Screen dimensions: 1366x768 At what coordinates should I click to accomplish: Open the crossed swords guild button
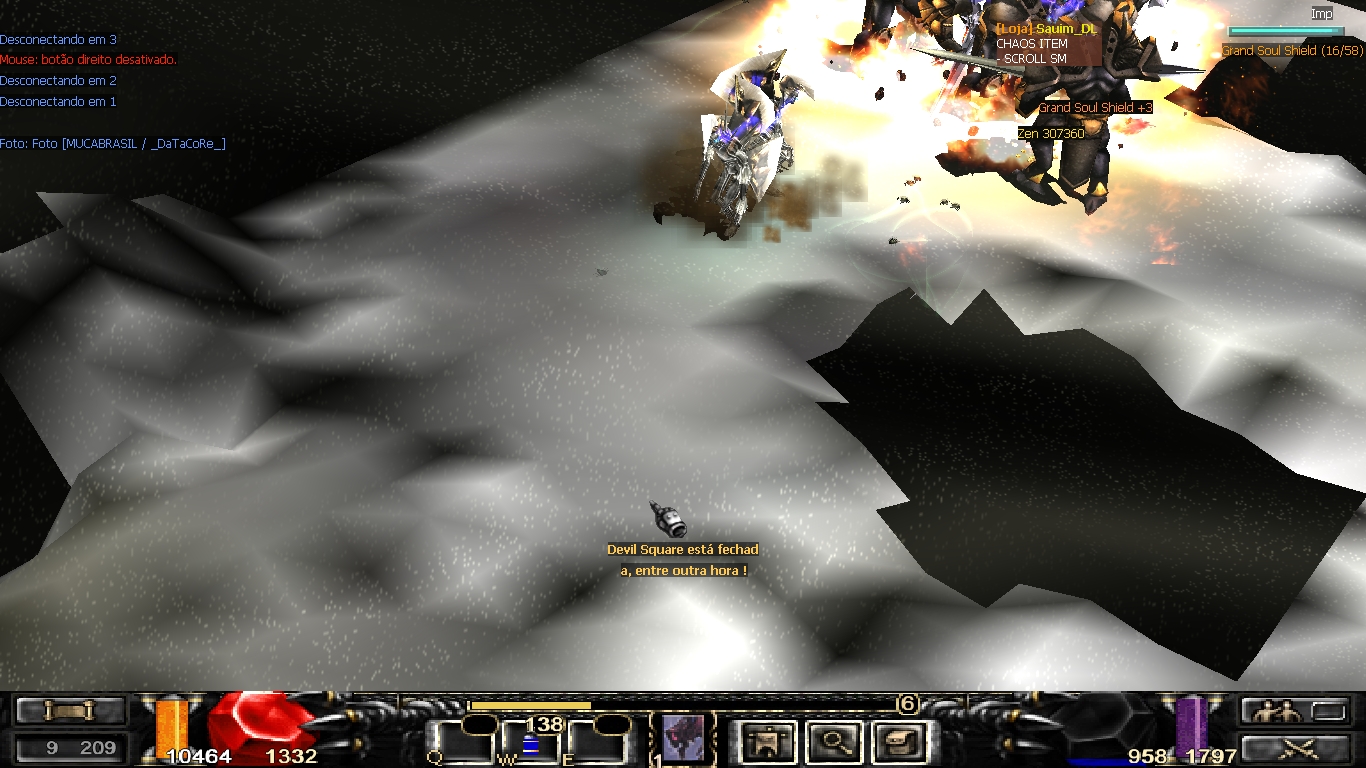coord(1297,747)
